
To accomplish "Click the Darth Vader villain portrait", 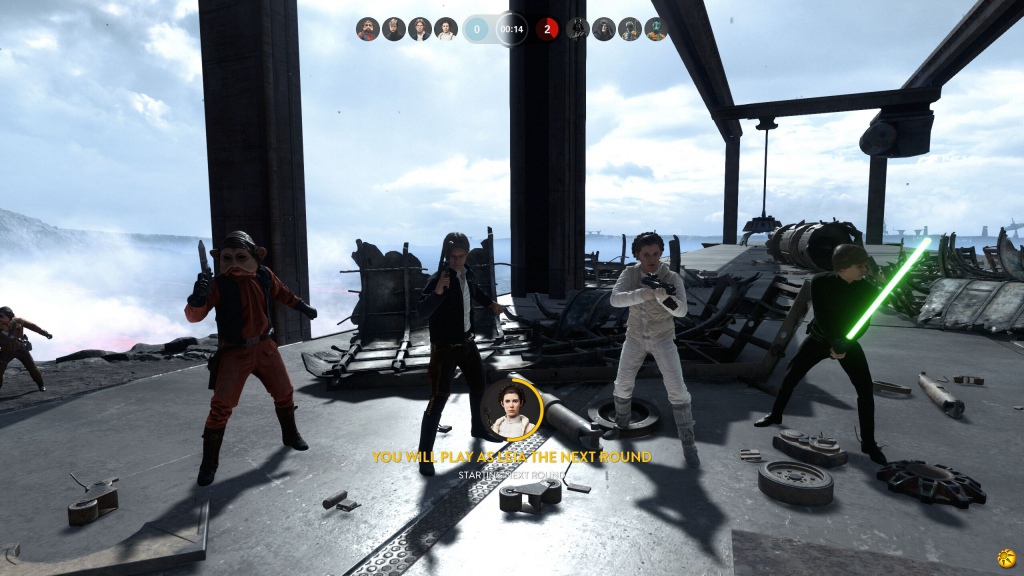I will click(x=578, y=29).
